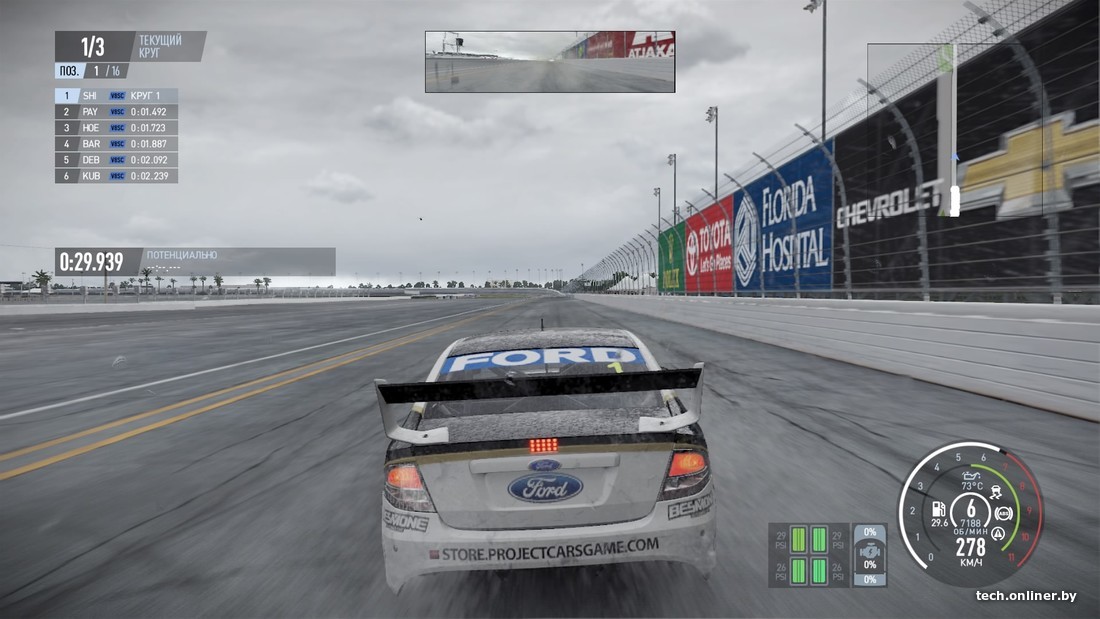Open the tech.onliner.by watermark link

pos(1026,596)
